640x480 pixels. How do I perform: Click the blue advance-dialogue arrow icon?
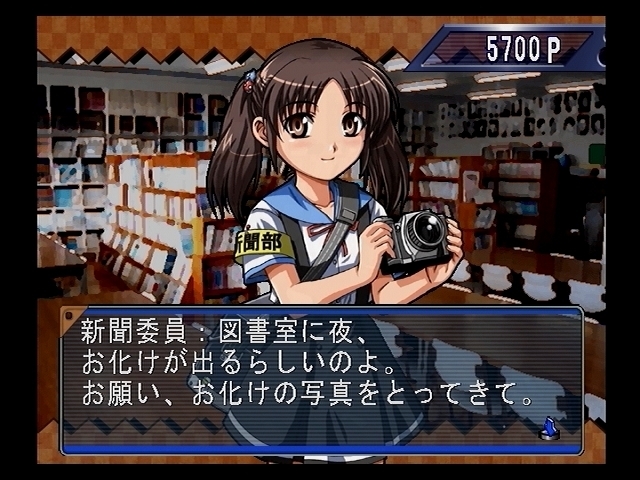[548, 429]
